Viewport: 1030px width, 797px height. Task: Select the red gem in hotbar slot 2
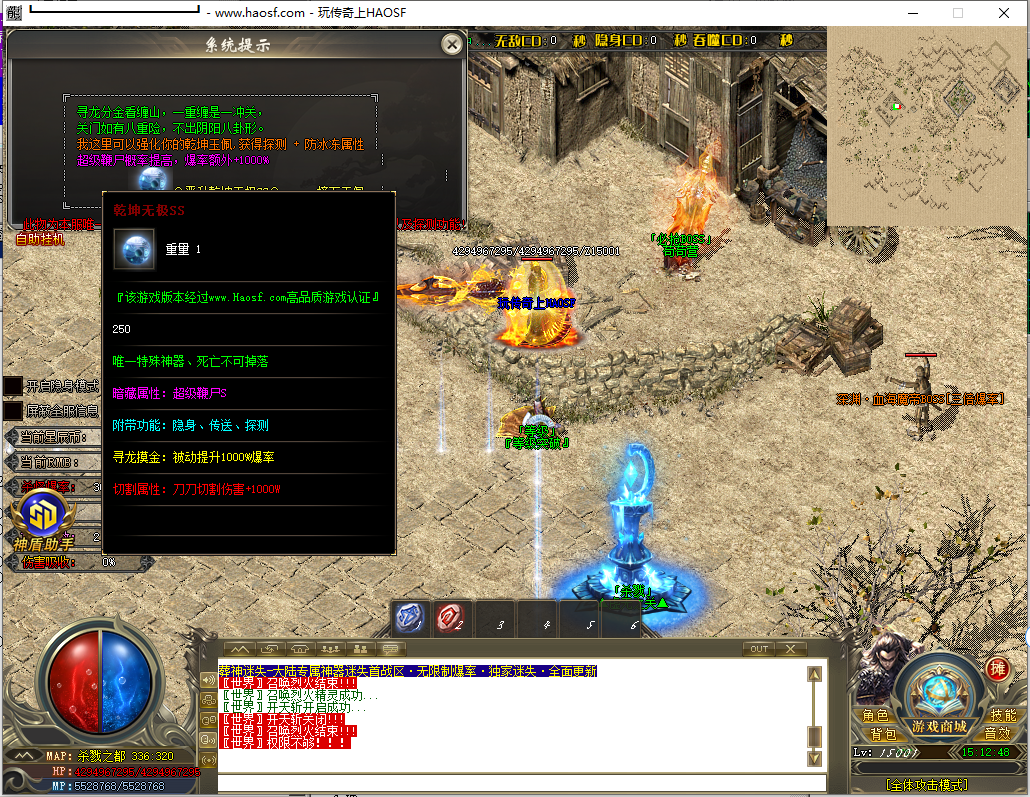(x=452, y=618)
